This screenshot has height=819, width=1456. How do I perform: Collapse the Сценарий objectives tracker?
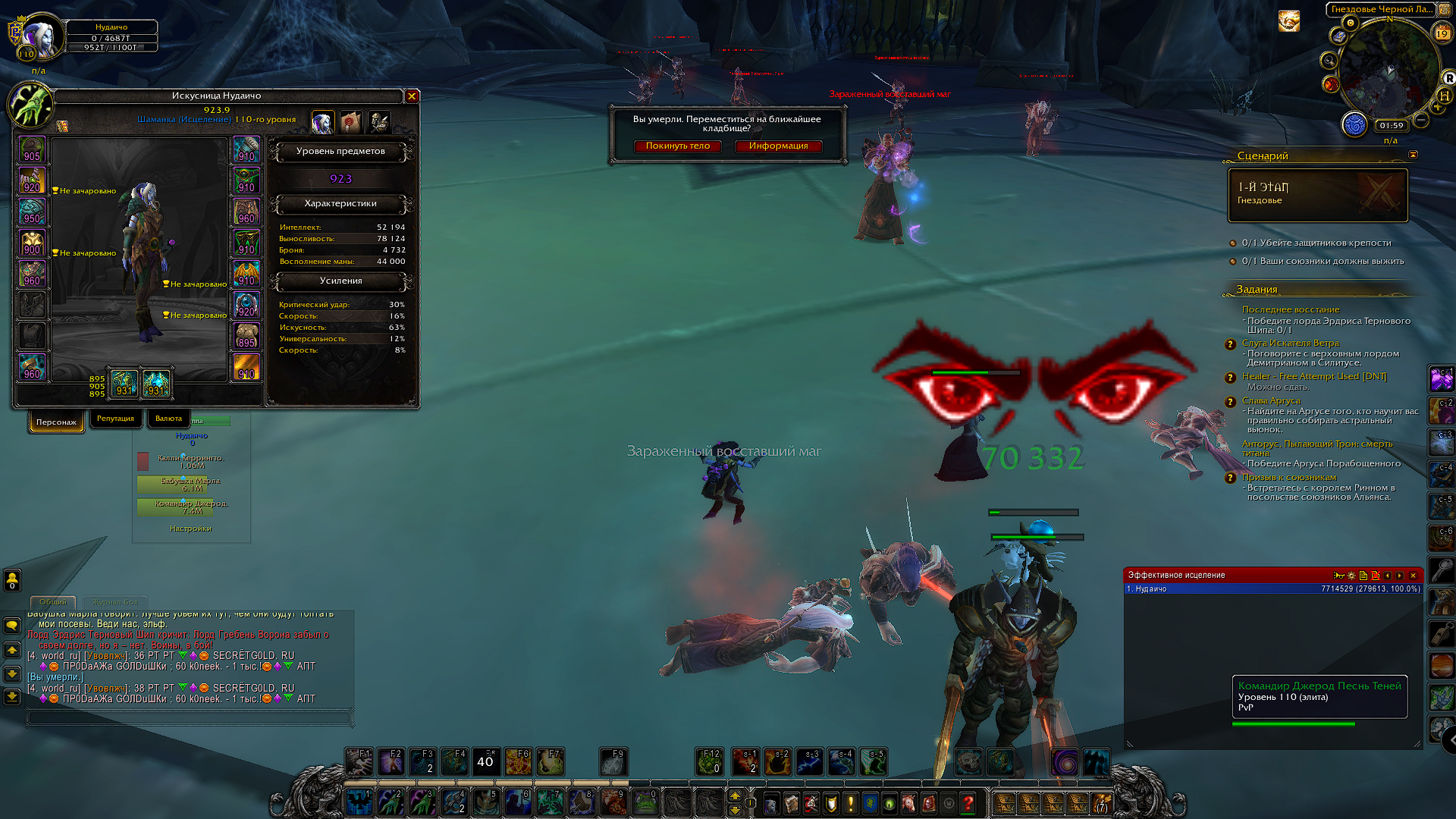pyautogui.click(x=1413, y=155)
